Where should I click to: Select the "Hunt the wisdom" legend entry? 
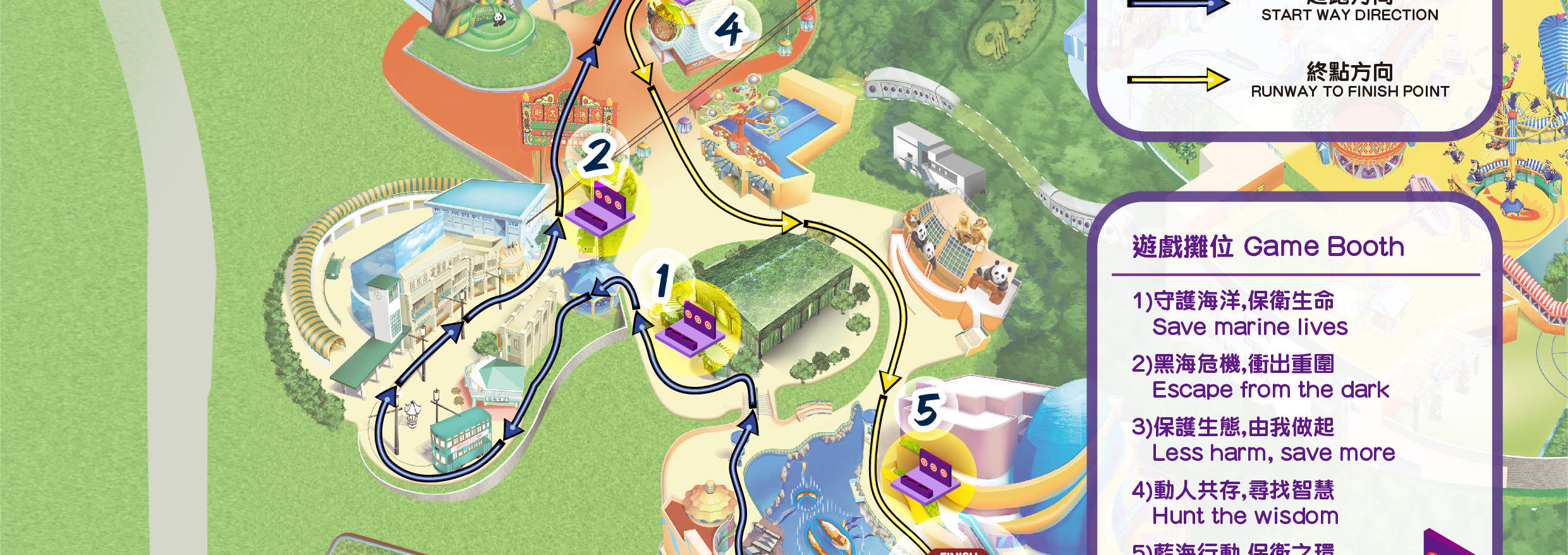1244,516
